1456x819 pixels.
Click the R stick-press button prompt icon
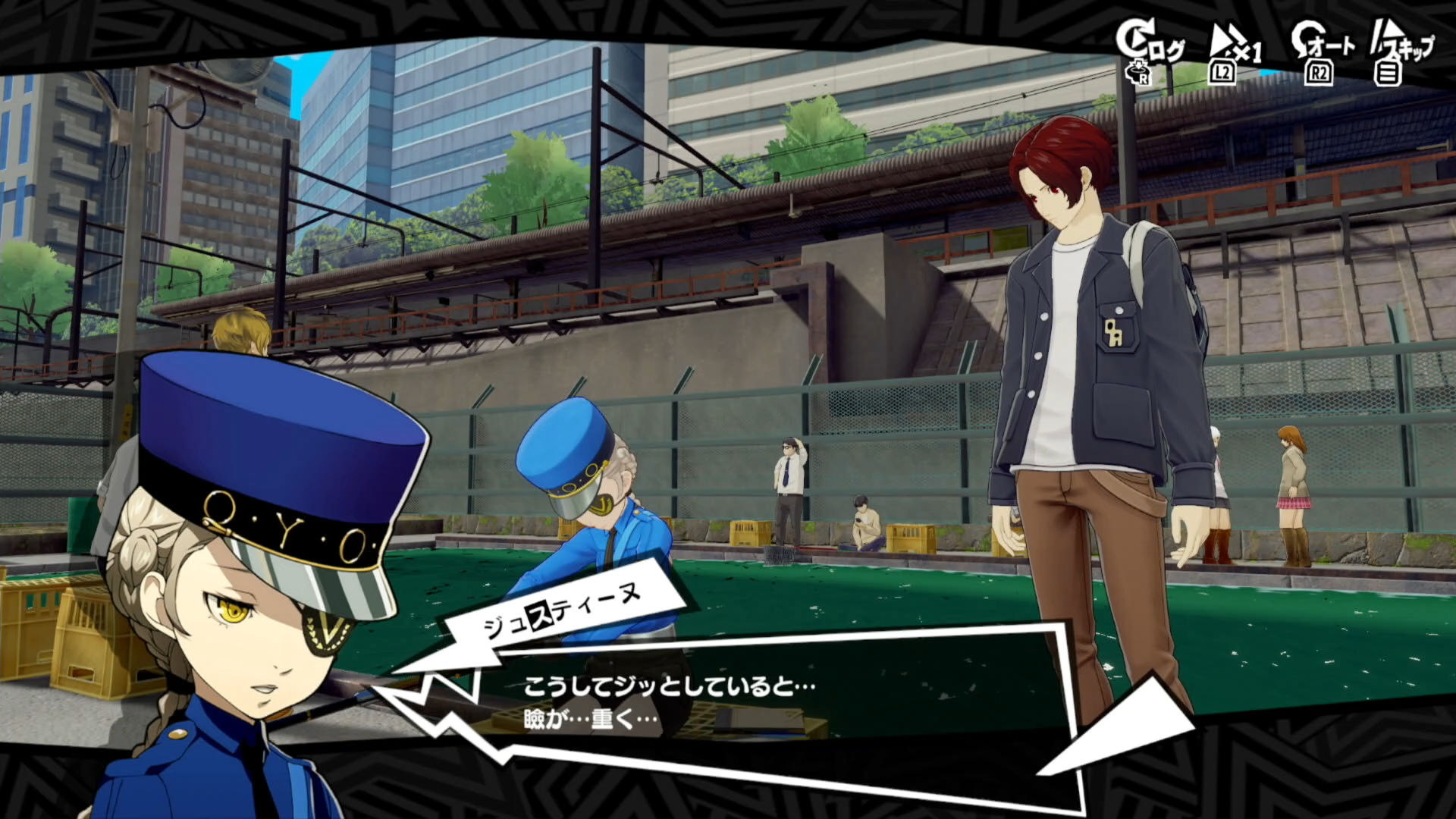click(1138, 70)
